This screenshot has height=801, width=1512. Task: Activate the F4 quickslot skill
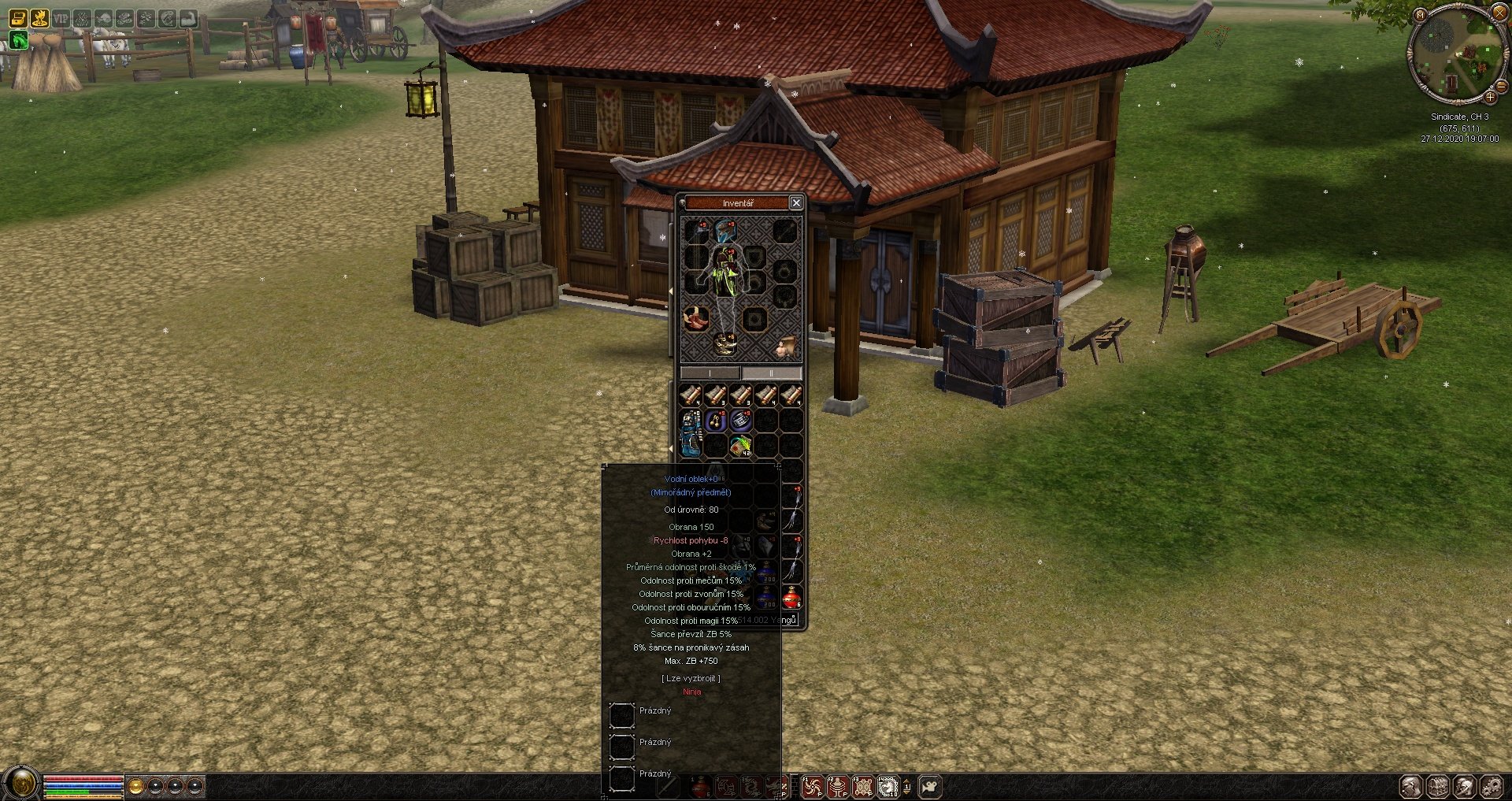[888, 786]
